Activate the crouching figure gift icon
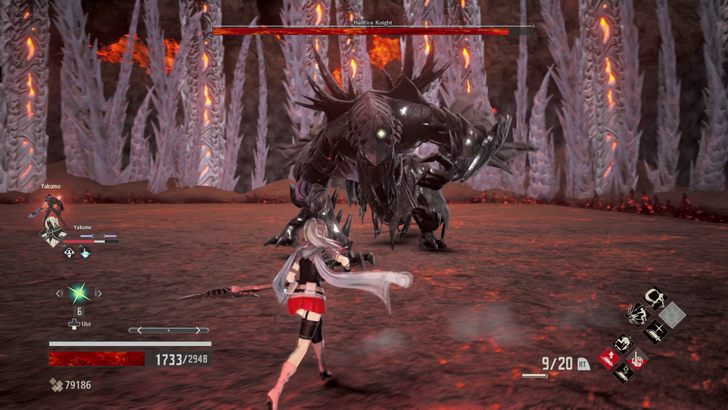728x410 pixels. [x=624, y=342]
